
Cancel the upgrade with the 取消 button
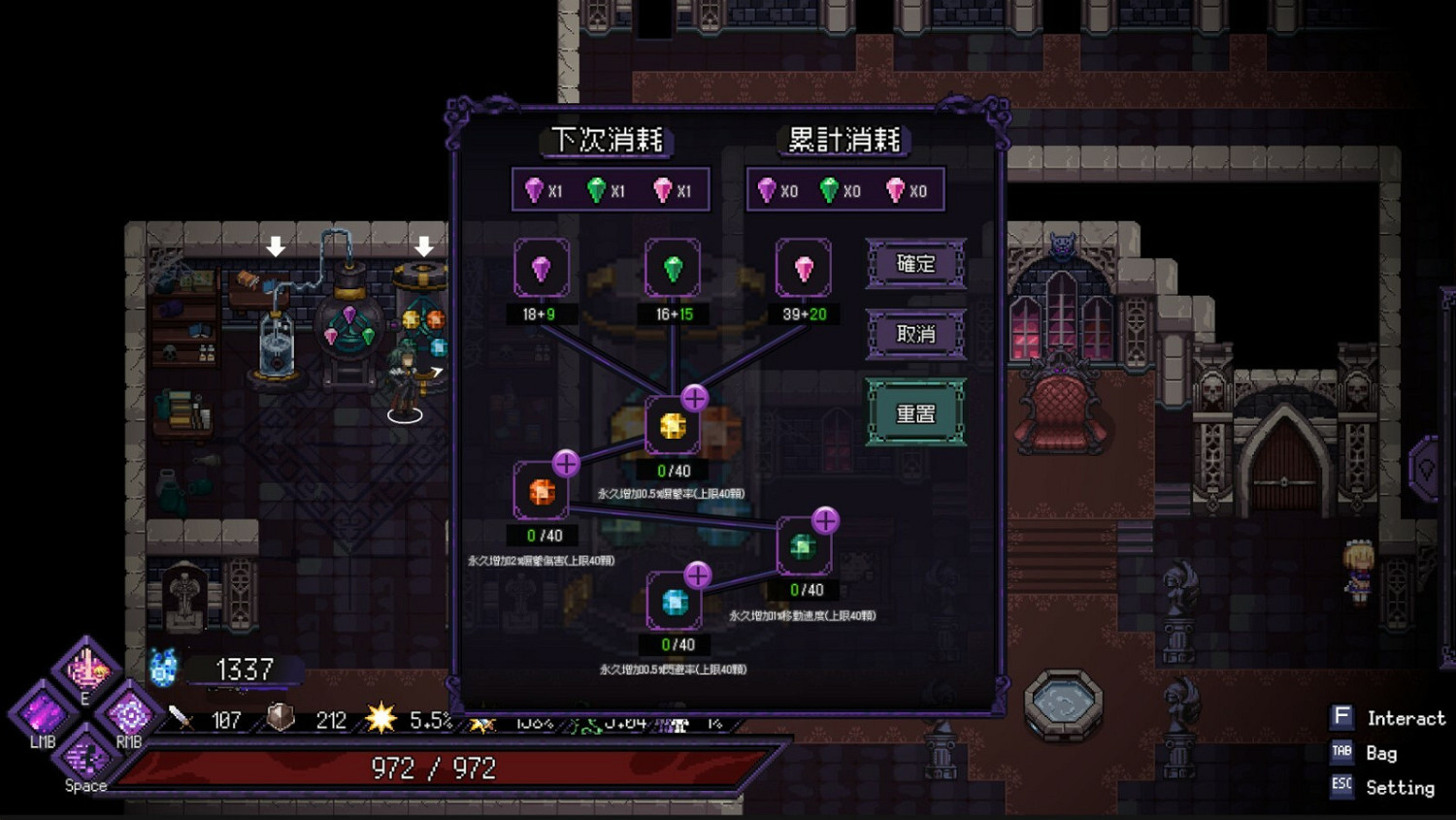pos(915,335)
